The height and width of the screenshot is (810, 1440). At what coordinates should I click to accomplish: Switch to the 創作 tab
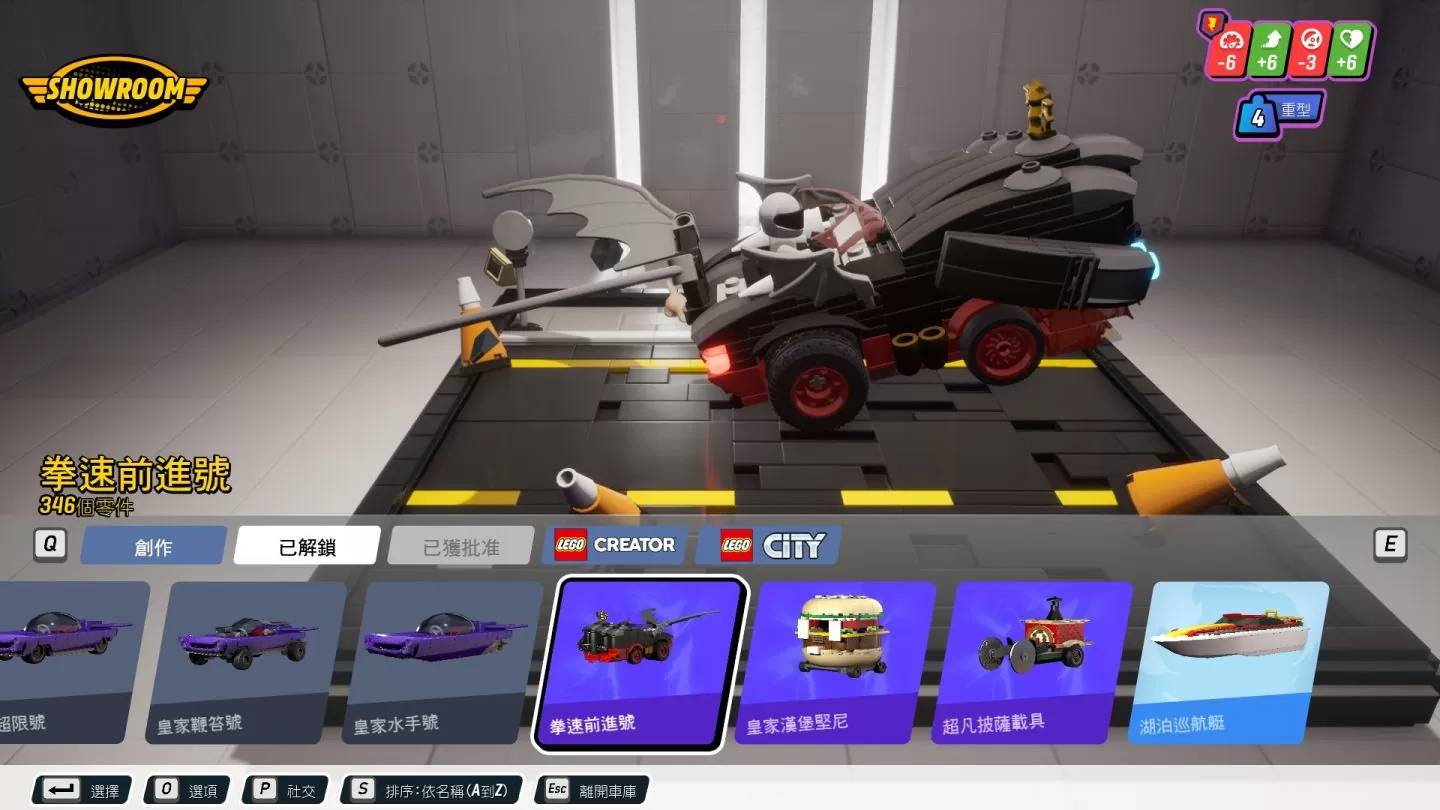153,546
